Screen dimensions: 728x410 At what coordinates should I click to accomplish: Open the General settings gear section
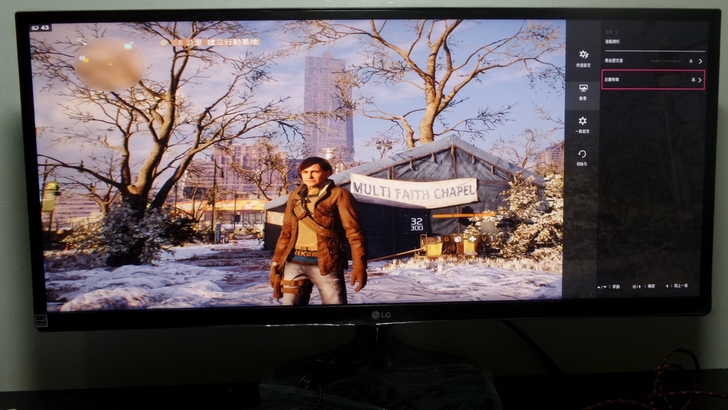point(583,123)
